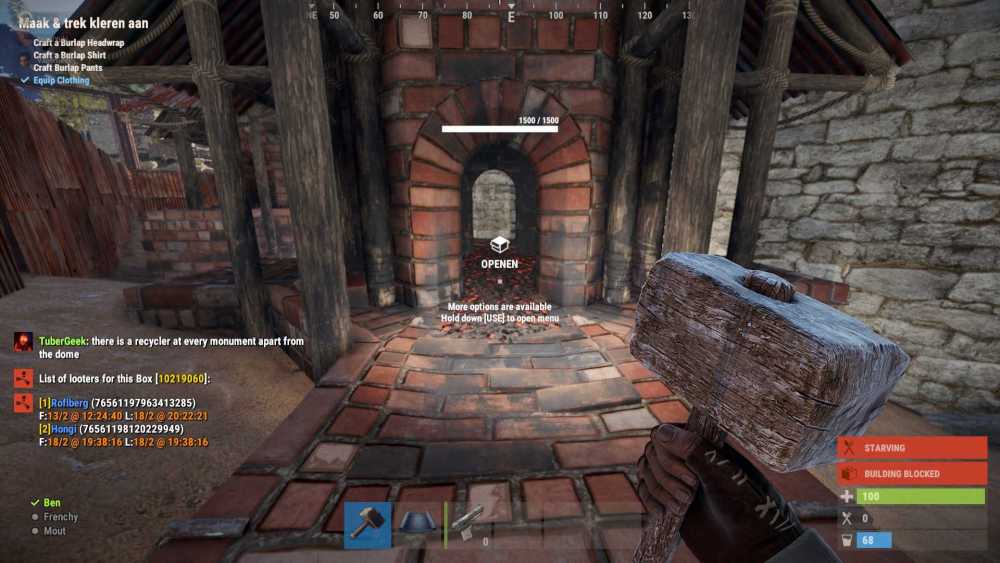Select the blue bucket hotbar slot

click(x=417, y=525)
